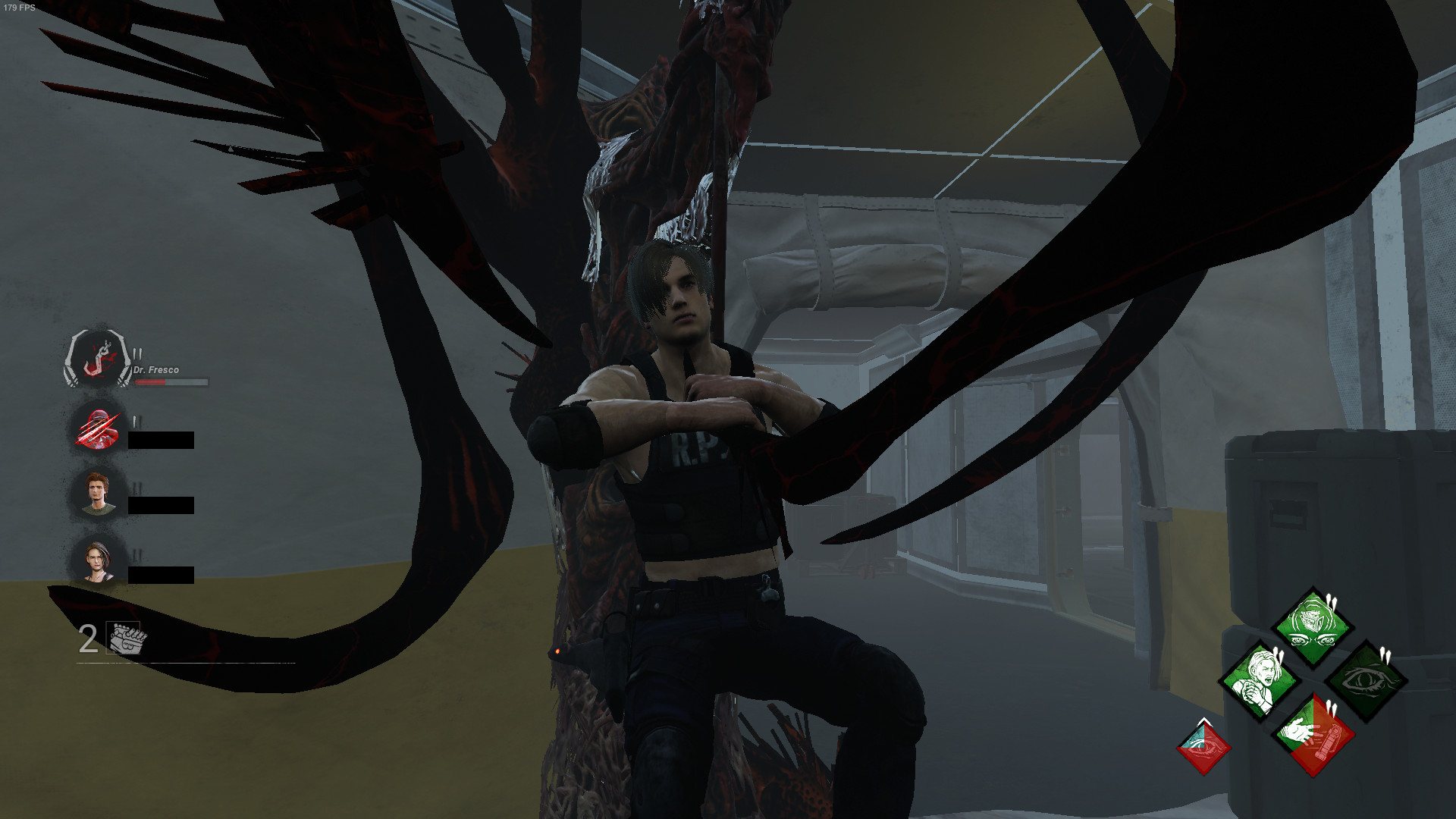
Task: Click the Spine Chill eye perk icon
Action: [x=1367, y=680]
